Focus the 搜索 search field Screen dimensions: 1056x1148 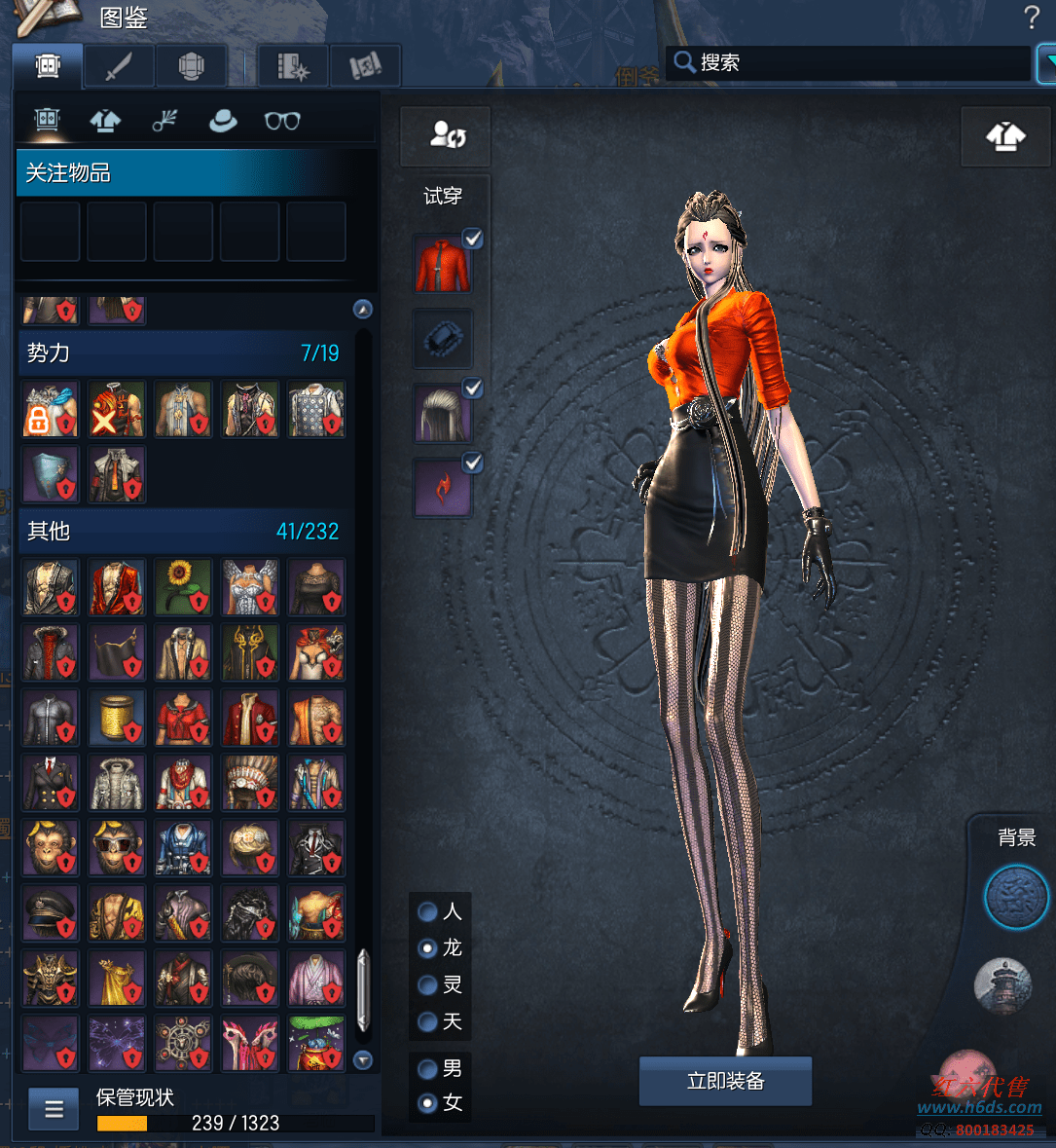856,63
